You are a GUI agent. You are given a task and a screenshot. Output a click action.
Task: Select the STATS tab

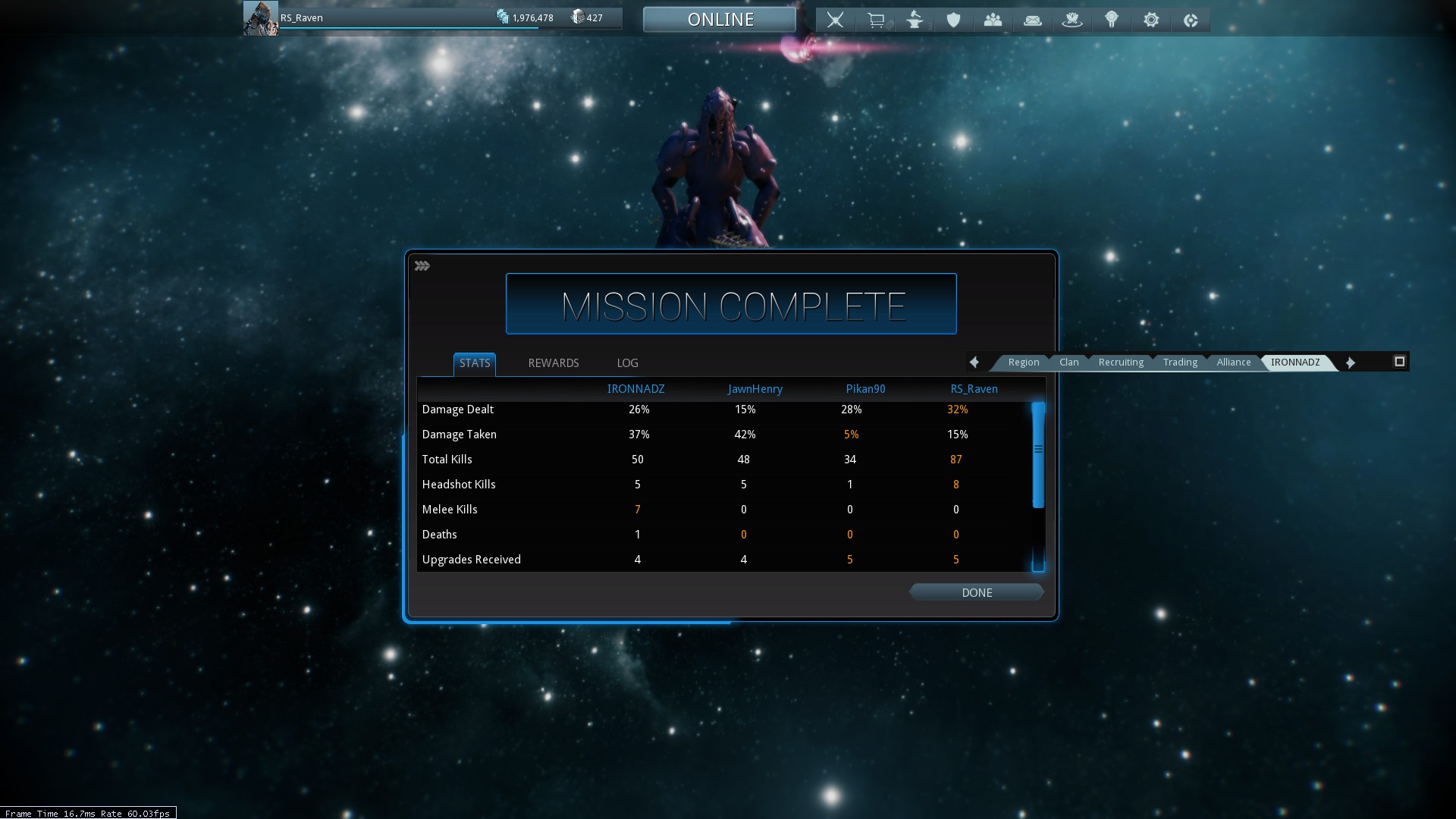tap(475, 363)
